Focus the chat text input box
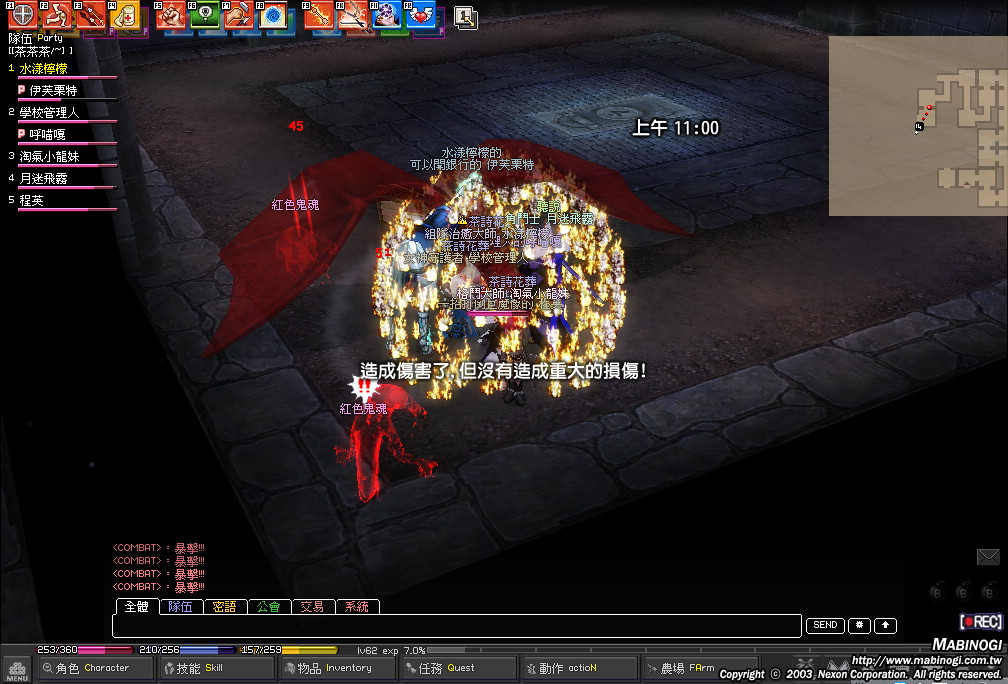The height and width of the screenshot is (684, 1008). 457,626
